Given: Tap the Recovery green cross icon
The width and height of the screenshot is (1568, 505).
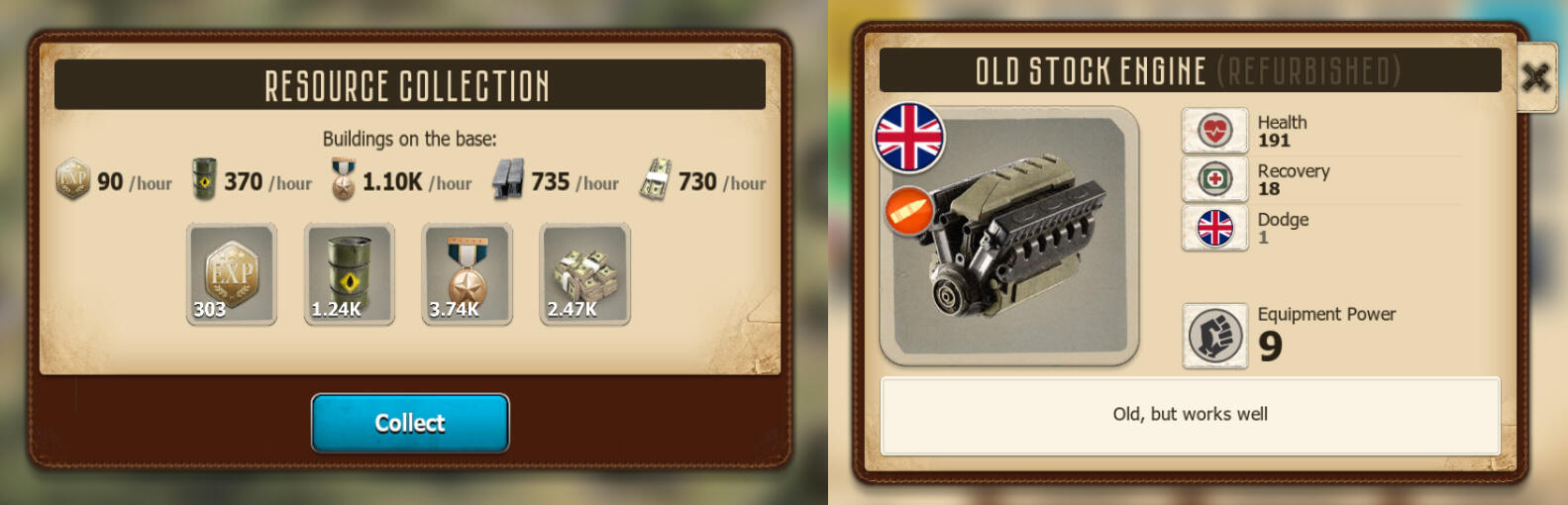Looking at the screenshot, I should tap(1215, 179).
